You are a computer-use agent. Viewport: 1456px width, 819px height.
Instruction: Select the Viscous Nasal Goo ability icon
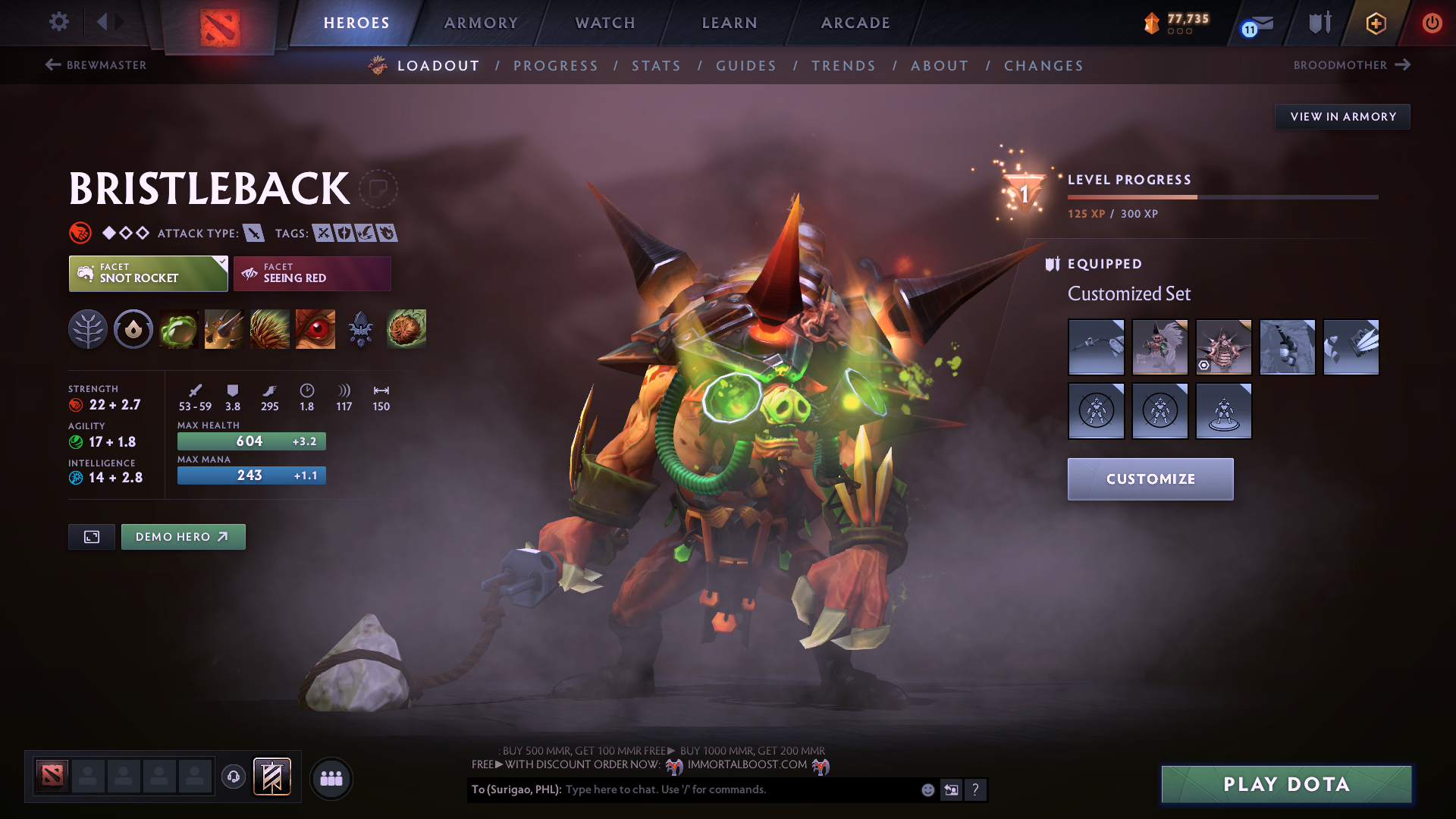point(179,329)
